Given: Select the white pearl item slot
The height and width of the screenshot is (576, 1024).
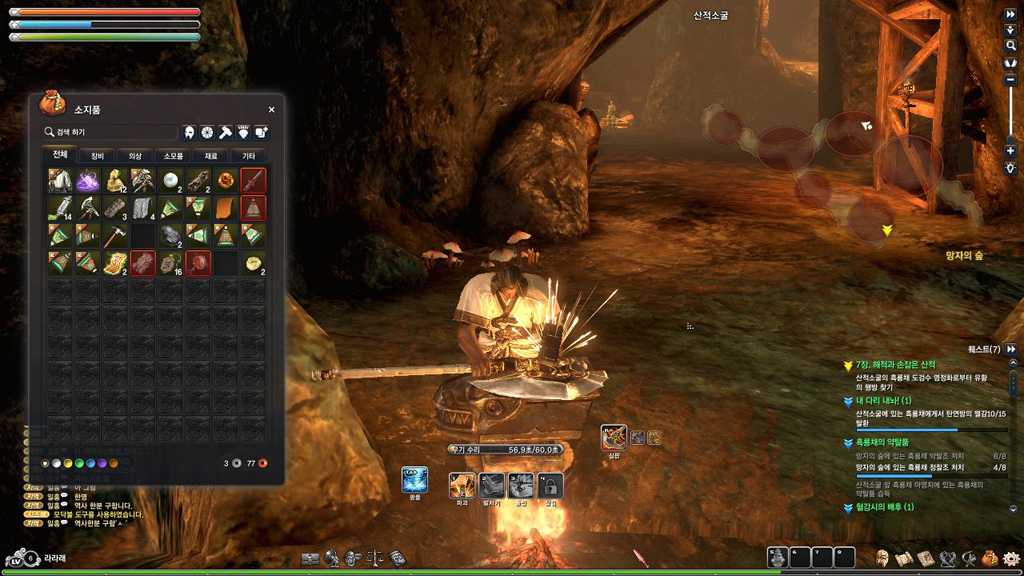Looking at the screenshot, I should (171, 180).
